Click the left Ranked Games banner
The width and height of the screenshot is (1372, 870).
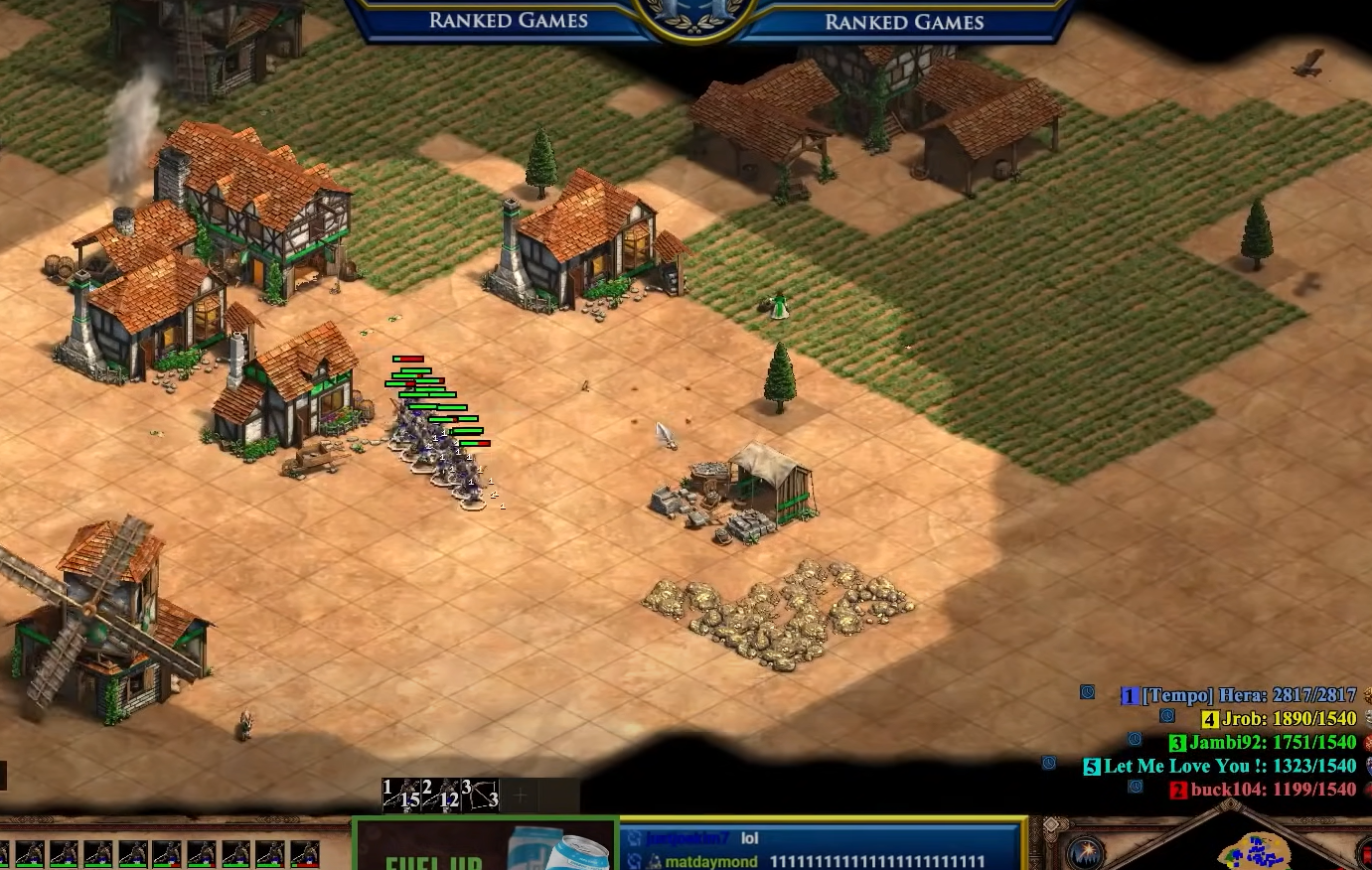point(508,20)
